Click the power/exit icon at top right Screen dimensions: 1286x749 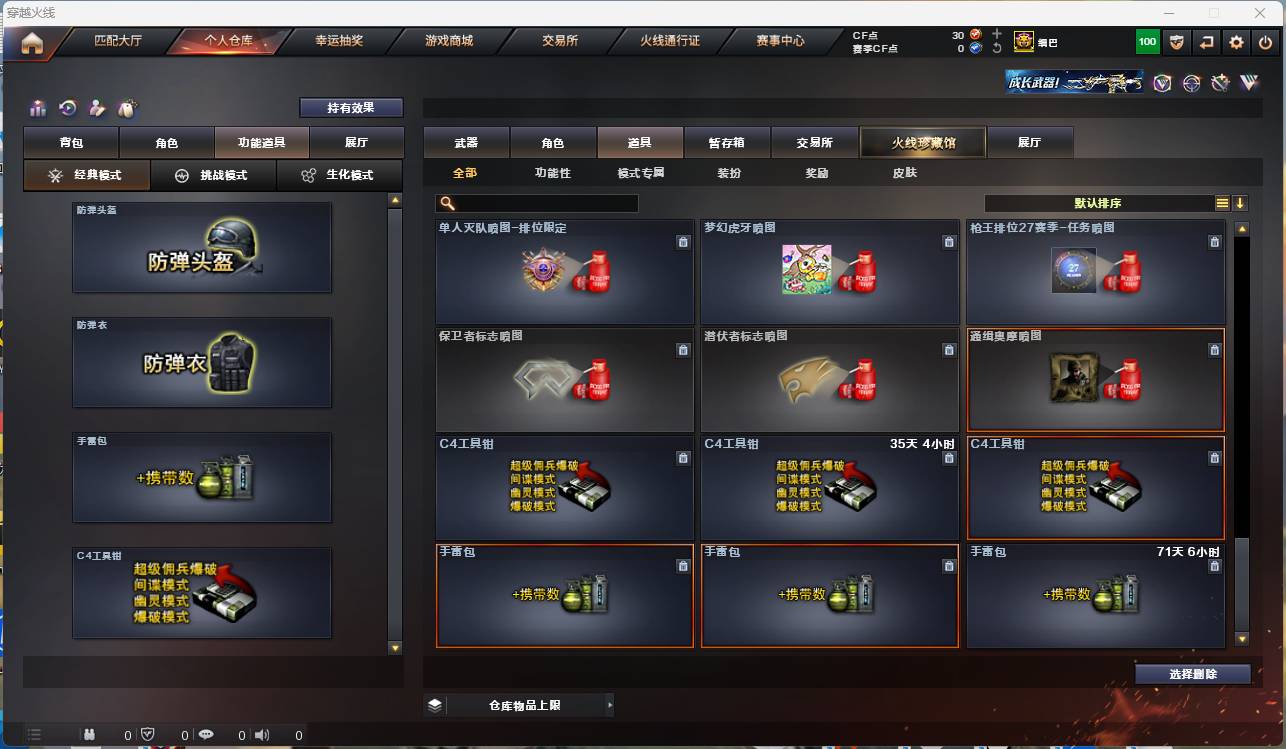(x=1266, y=42)
